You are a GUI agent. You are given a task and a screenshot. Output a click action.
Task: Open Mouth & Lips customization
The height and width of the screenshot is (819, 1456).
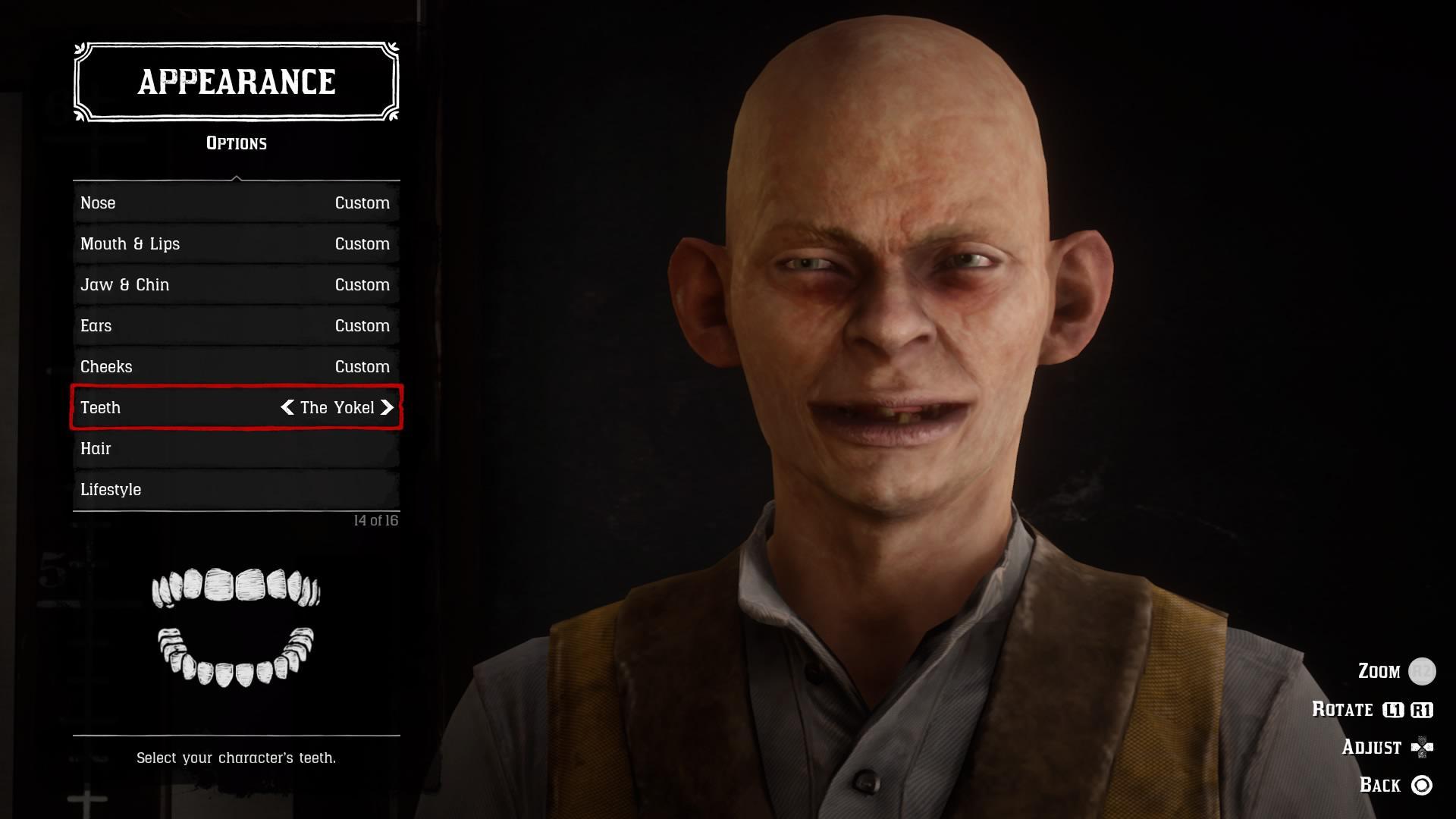(235, 243)
